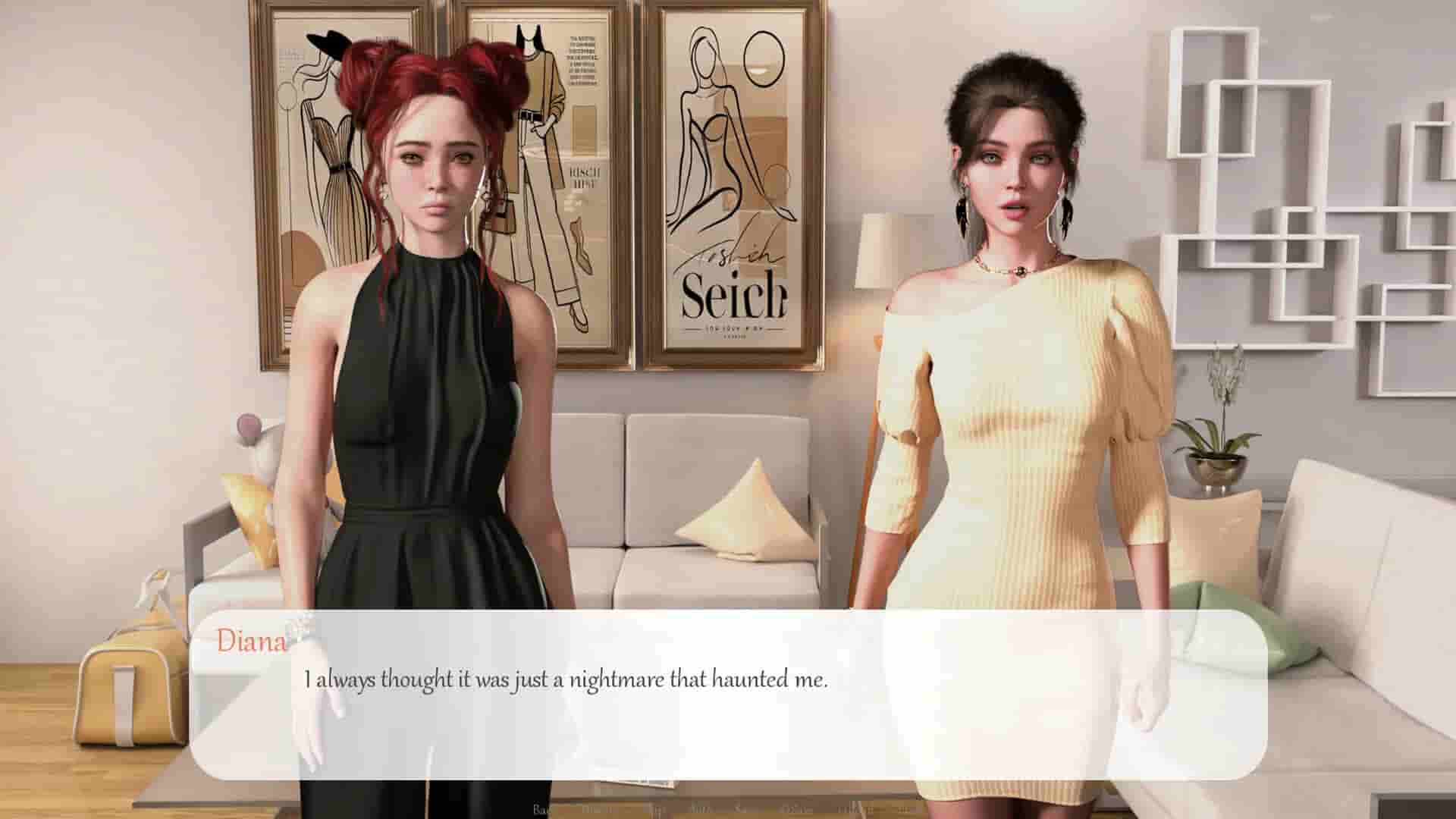
Task: Click the dialogue text to advance
Action: [x=567, y=681]
